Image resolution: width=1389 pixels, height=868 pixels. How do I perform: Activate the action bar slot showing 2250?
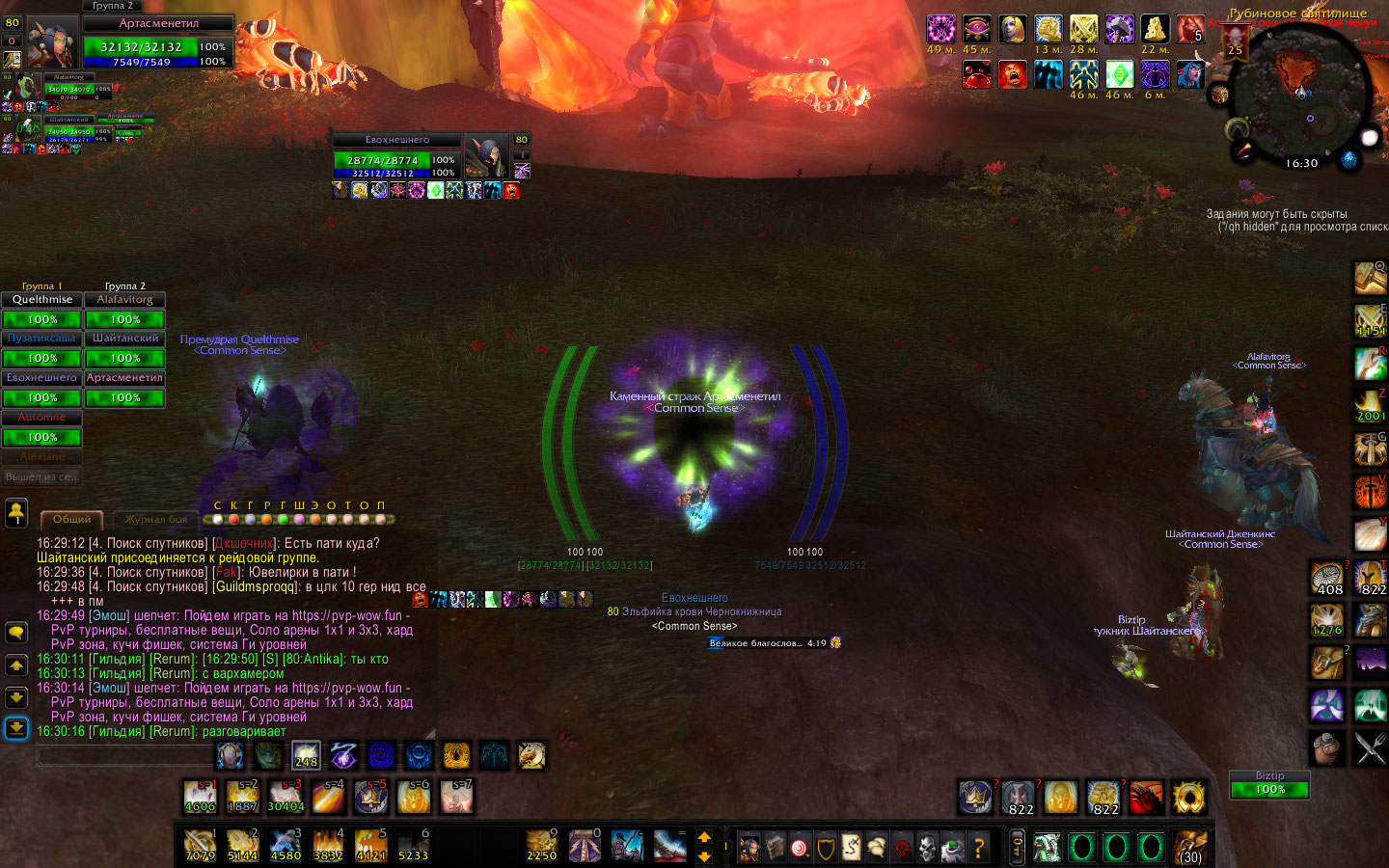[541, 846]
